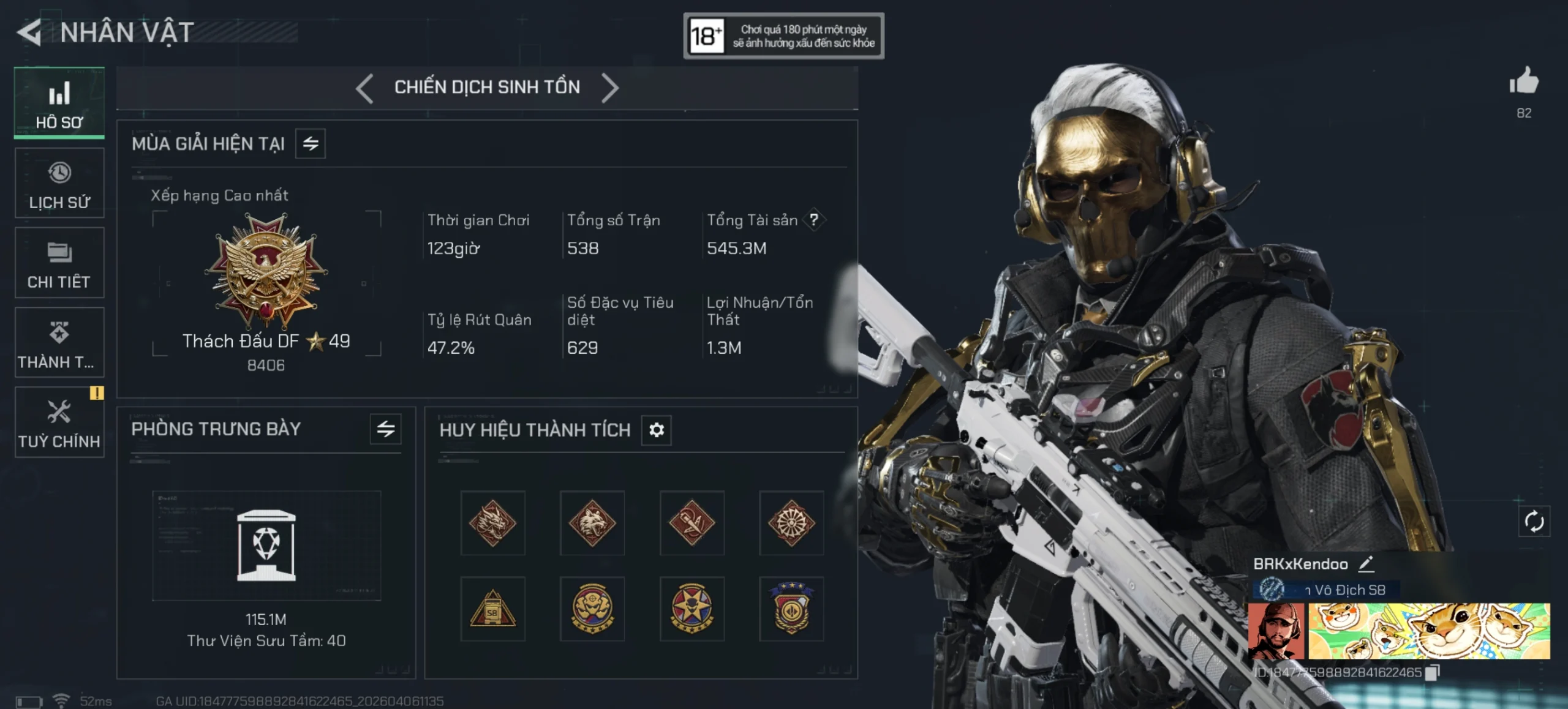Viewport: 1568px width, 709px height.
Task: Copy the player ID number
Action: coord(1433,672)
